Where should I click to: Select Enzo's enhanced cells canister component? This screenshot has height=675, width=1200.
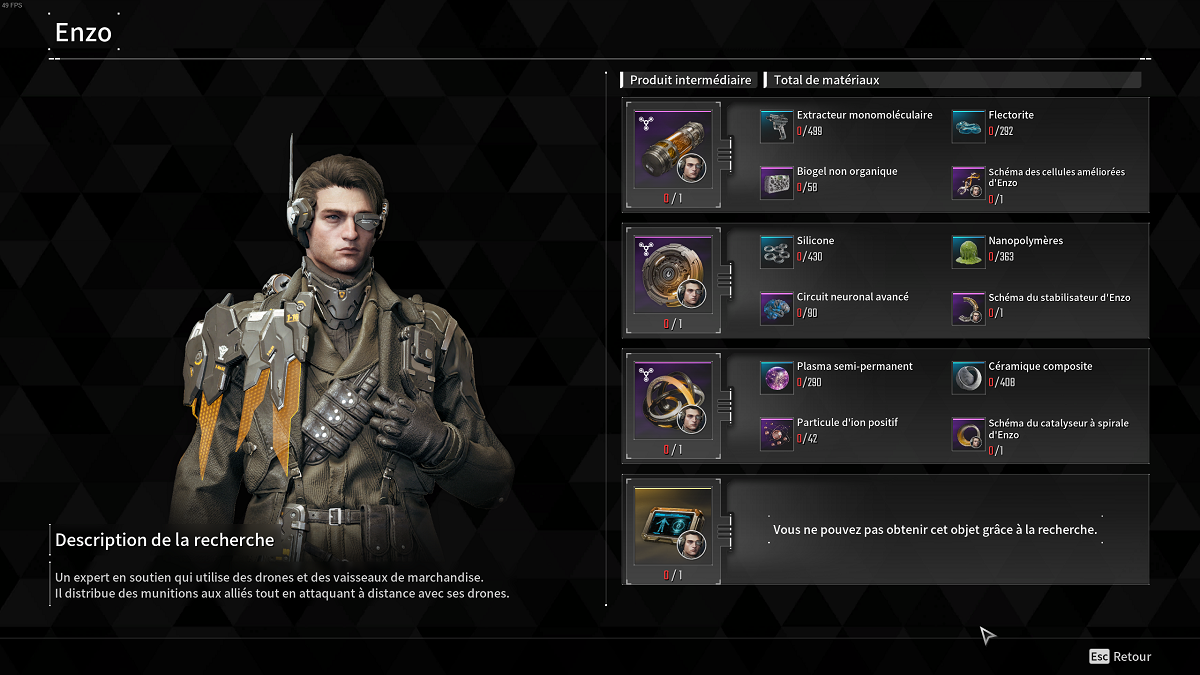click(673, 150)
